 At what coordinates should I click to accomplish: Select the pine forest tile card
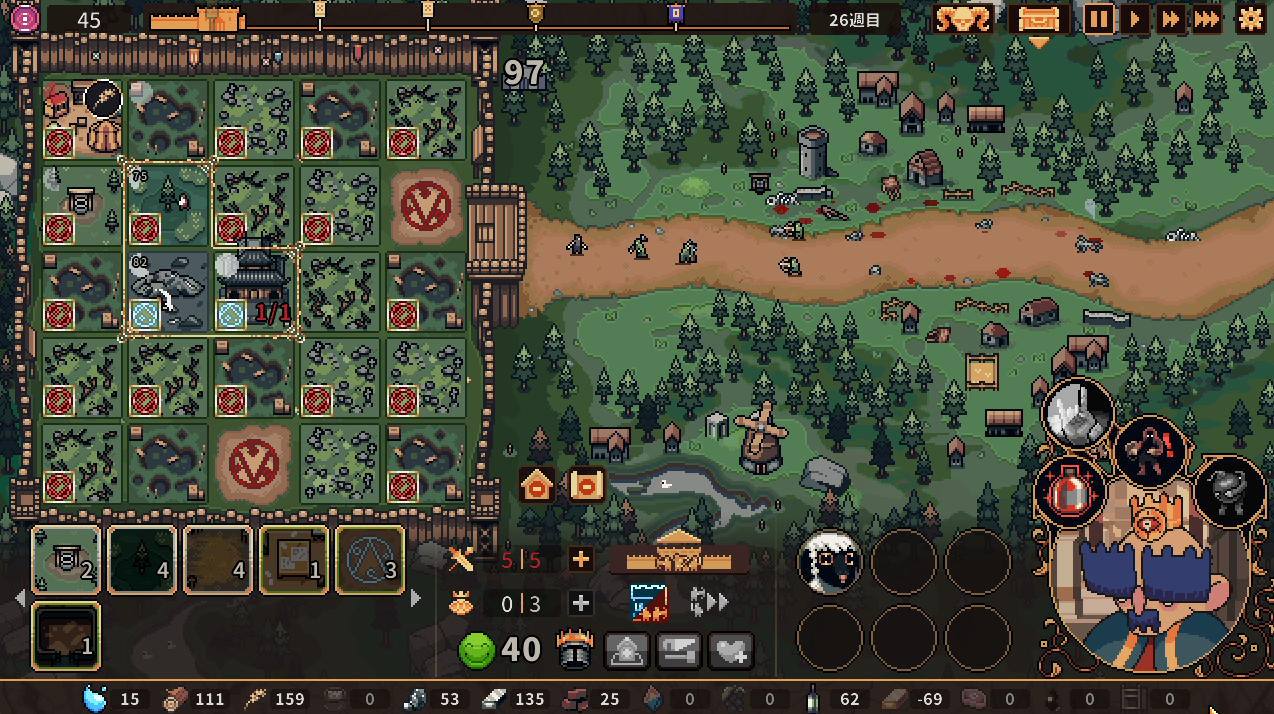142,560
